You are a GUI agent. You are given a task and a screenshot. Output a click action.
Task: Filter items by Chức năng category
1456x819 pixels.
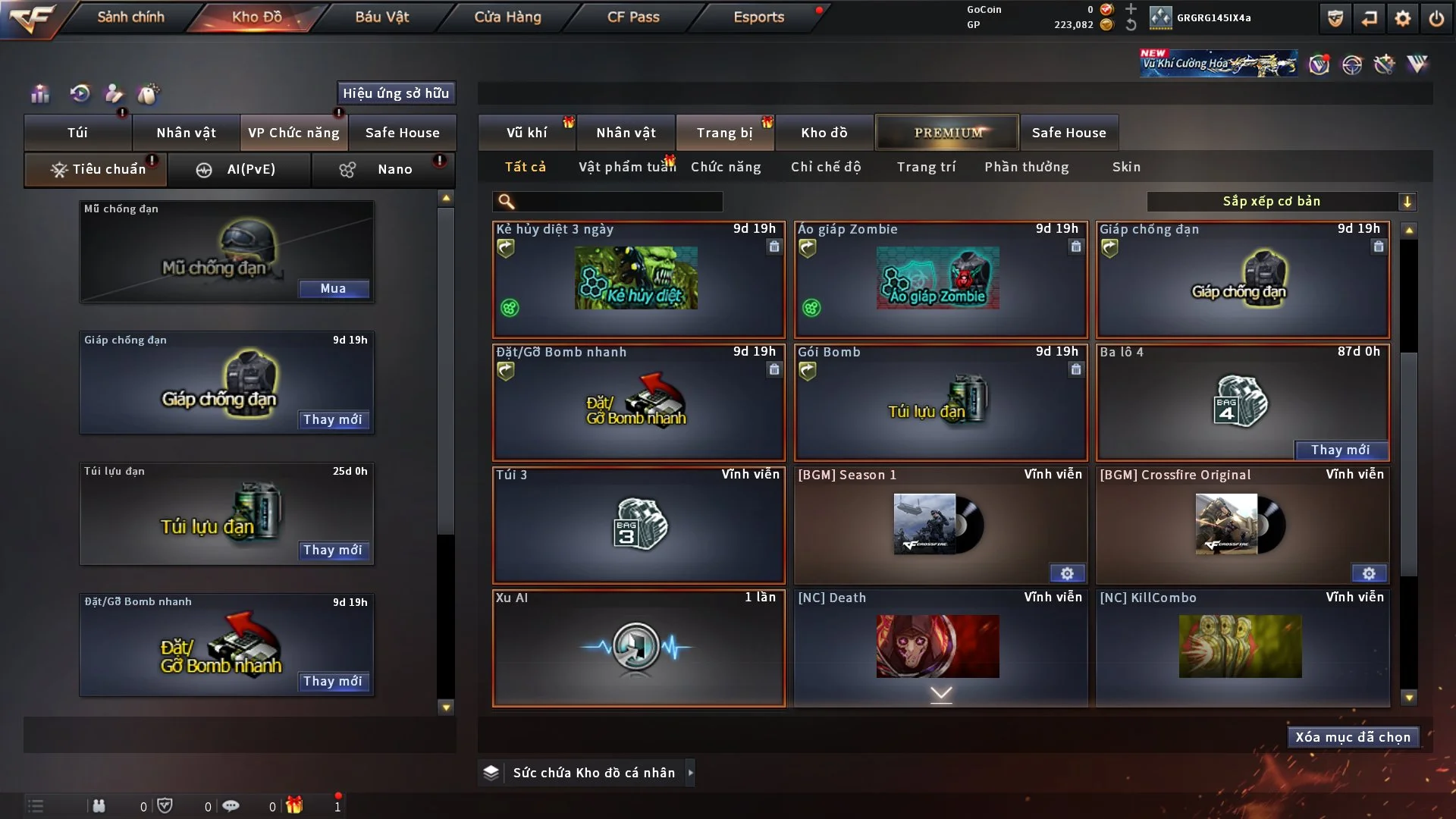click(726, 167)
